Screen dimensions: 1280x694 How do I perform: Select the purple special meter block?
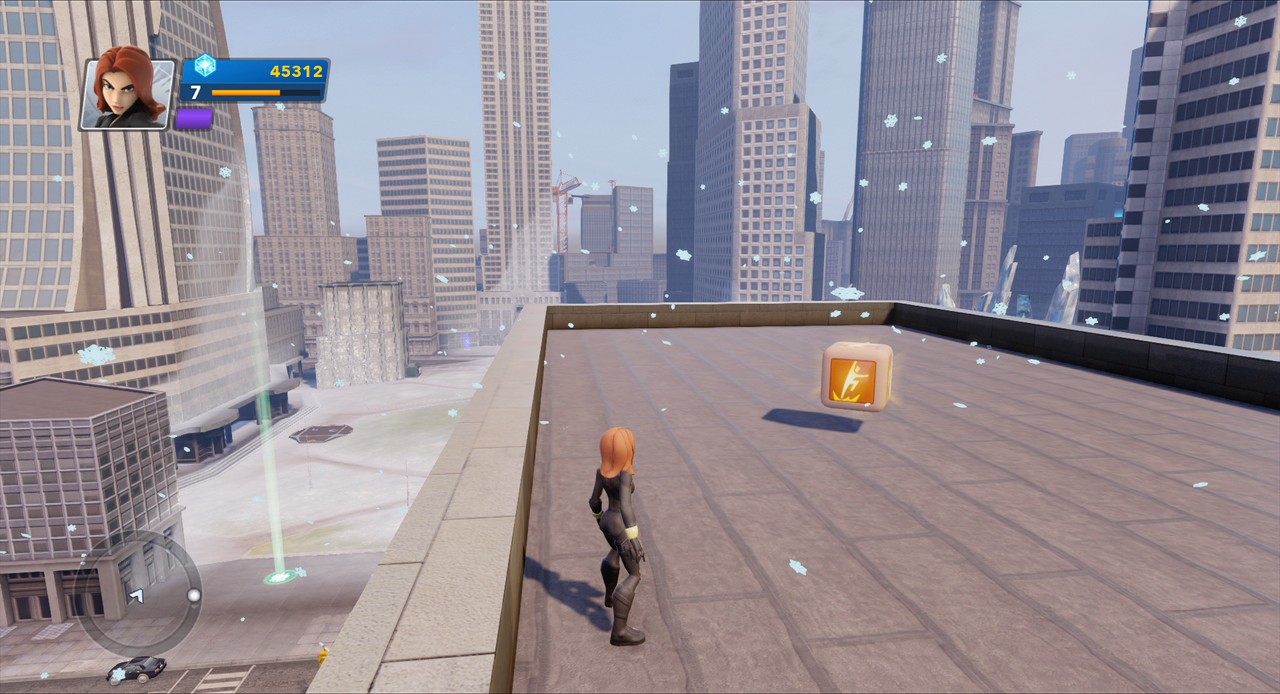194,118
